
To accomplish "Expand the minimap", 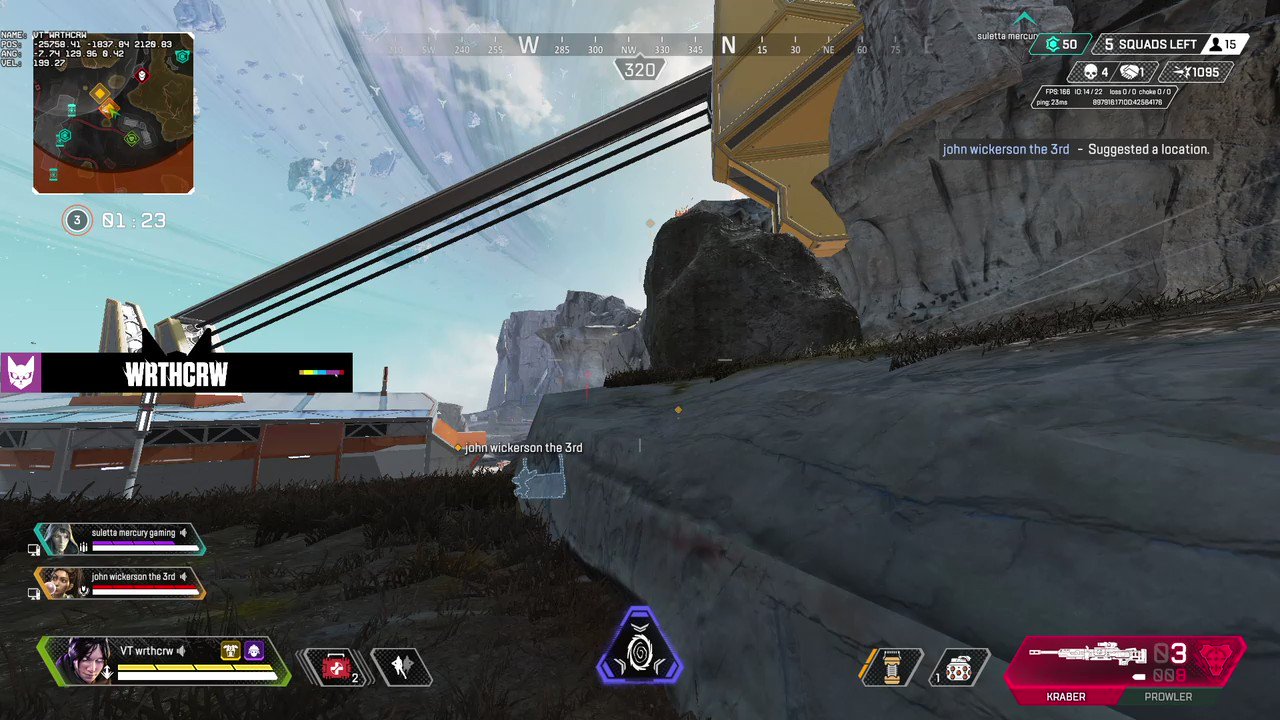I will (113, 112).
